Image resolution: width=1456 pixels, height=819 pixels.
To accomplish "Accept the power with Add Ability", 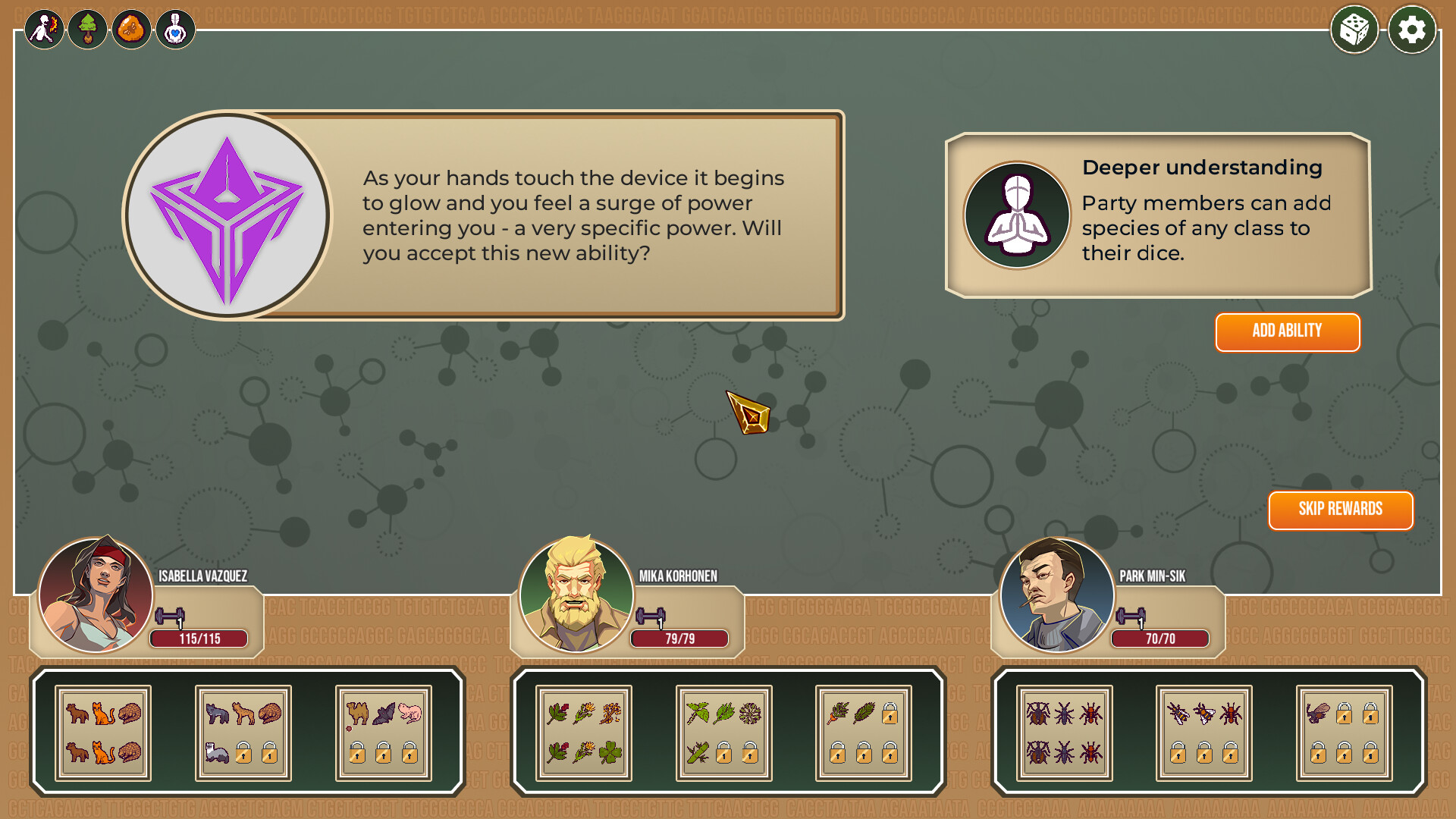I will point(1287,331).
